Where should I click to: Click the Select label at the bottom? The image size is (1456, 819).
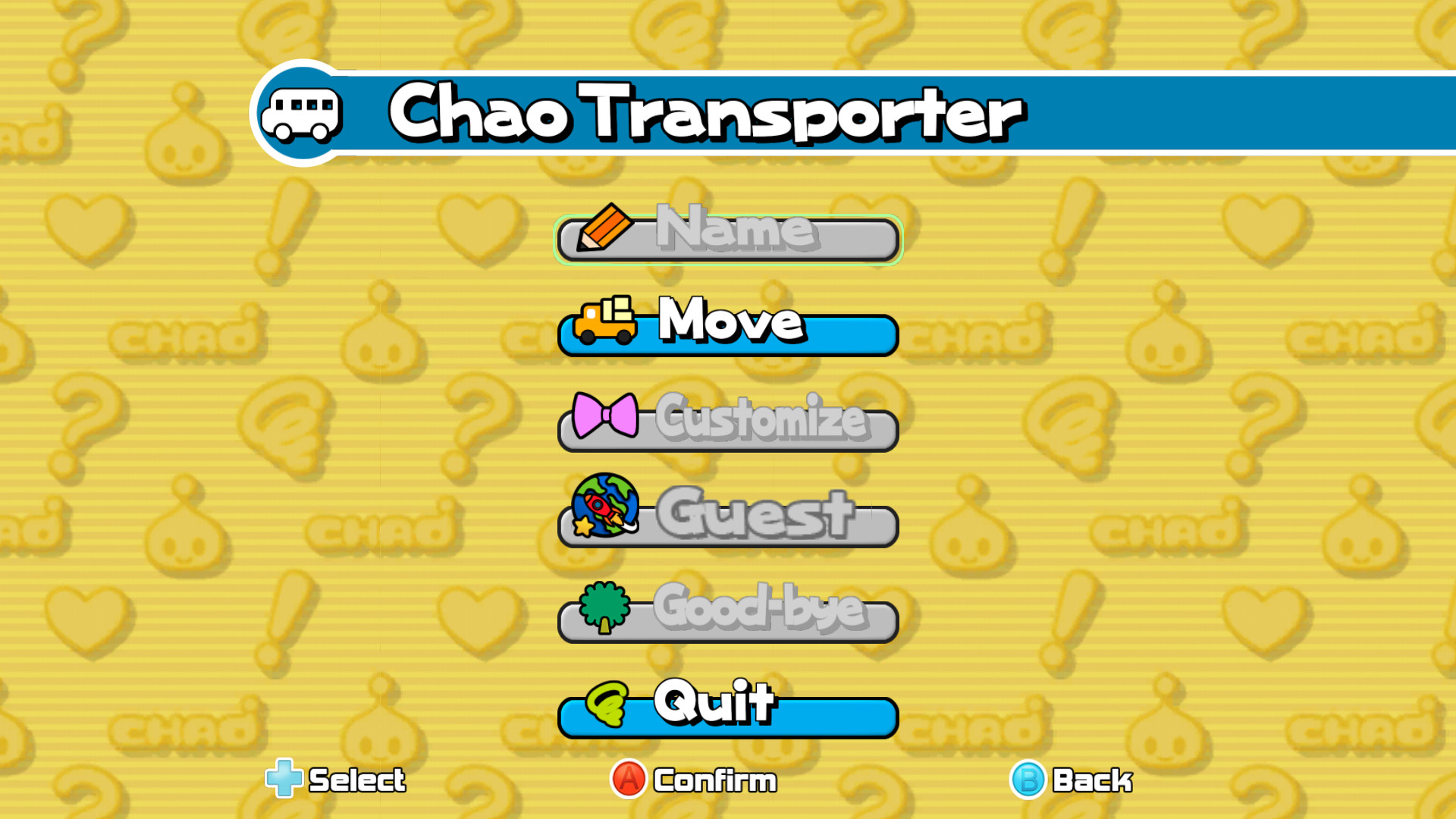[x=356, y=780]
